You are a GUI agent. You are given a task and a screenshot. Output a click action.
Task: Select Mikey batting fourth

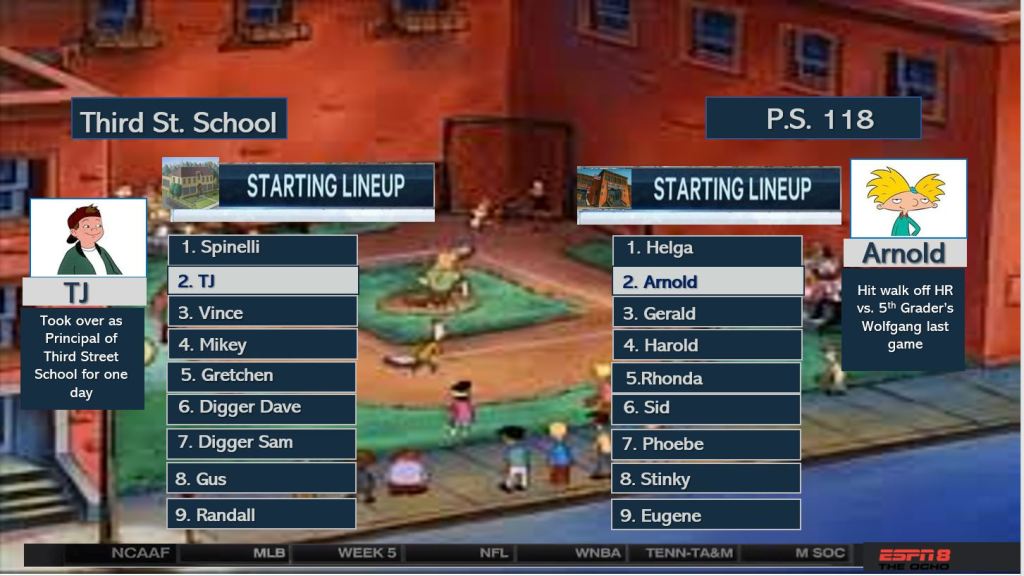pos(262,345)
